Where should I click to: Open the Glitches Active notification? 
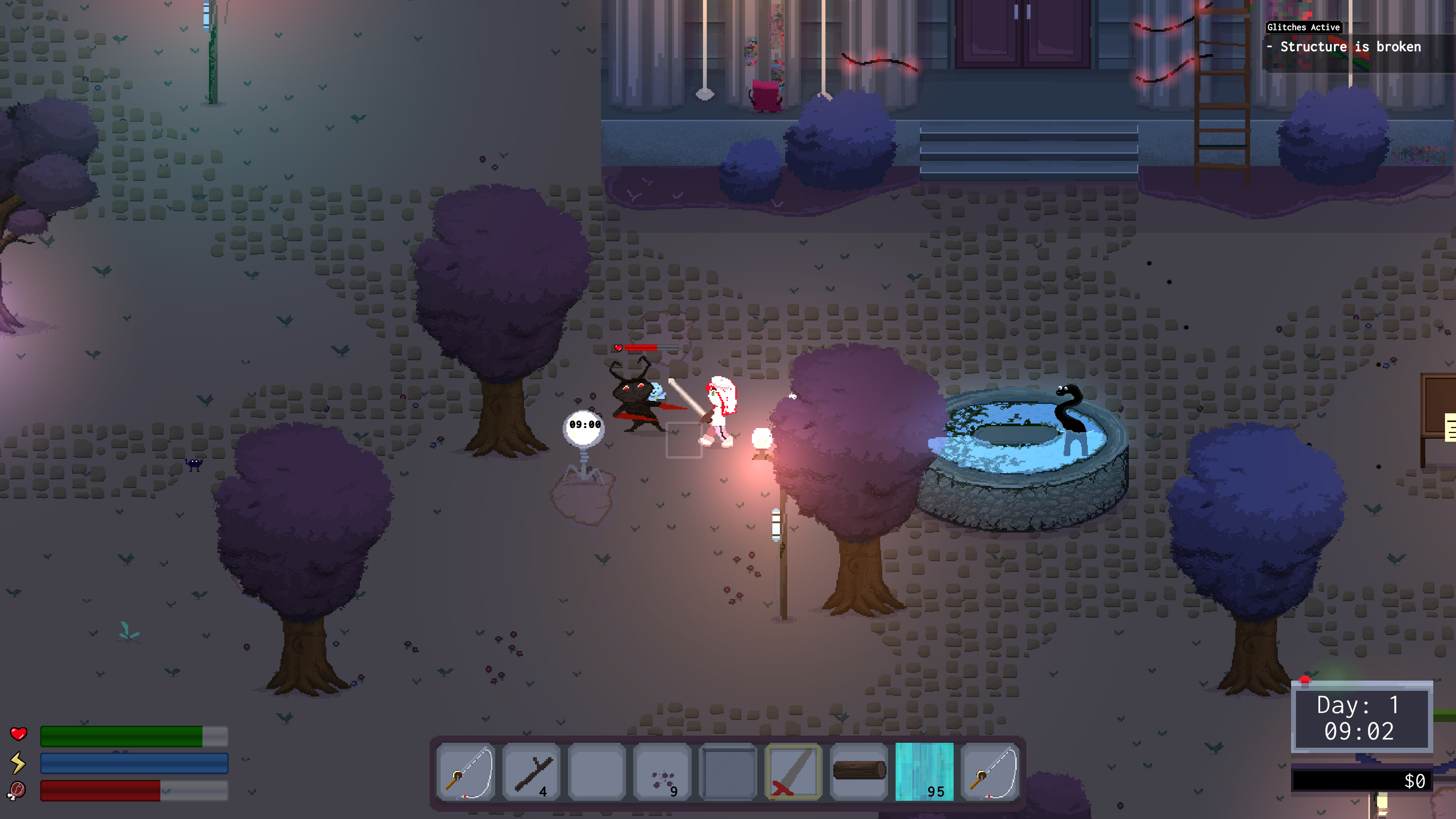(x=1304, y=27)
